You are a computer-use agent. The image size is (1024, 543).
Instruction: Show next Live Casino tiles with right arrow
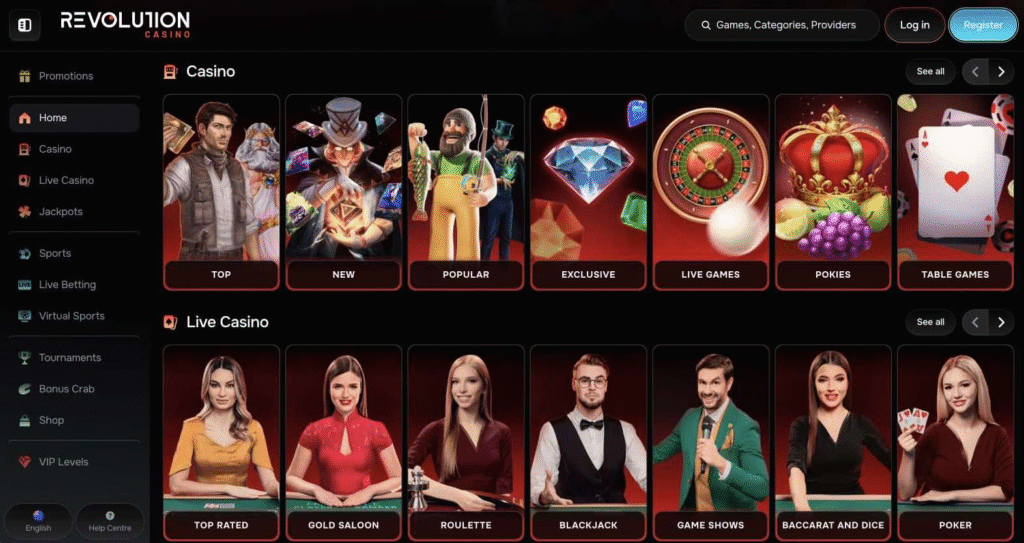(1001, 322)
